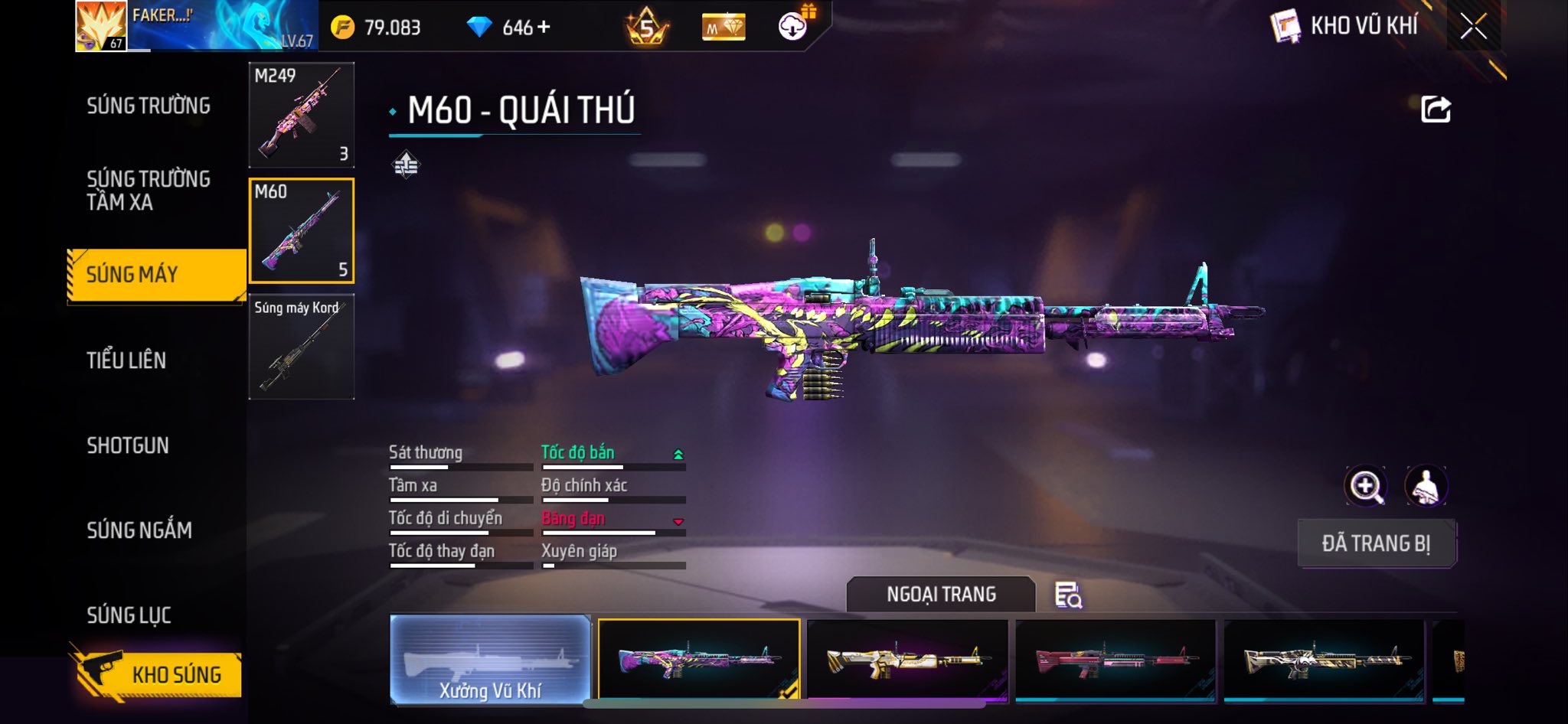Image resolution: width=1568 pixels, height=724 pixels.
Task: Choose the white and gold M60 skin
Action: pyautogui.click(x=907, y=659)
